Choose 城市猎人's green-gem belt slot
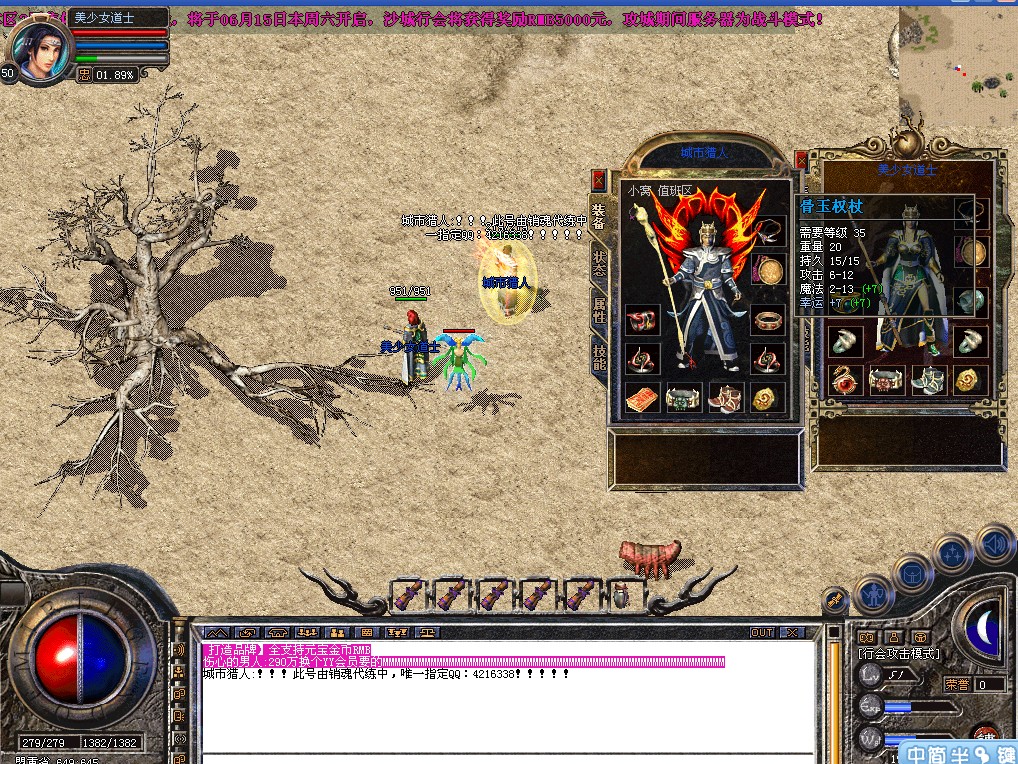 684,399
